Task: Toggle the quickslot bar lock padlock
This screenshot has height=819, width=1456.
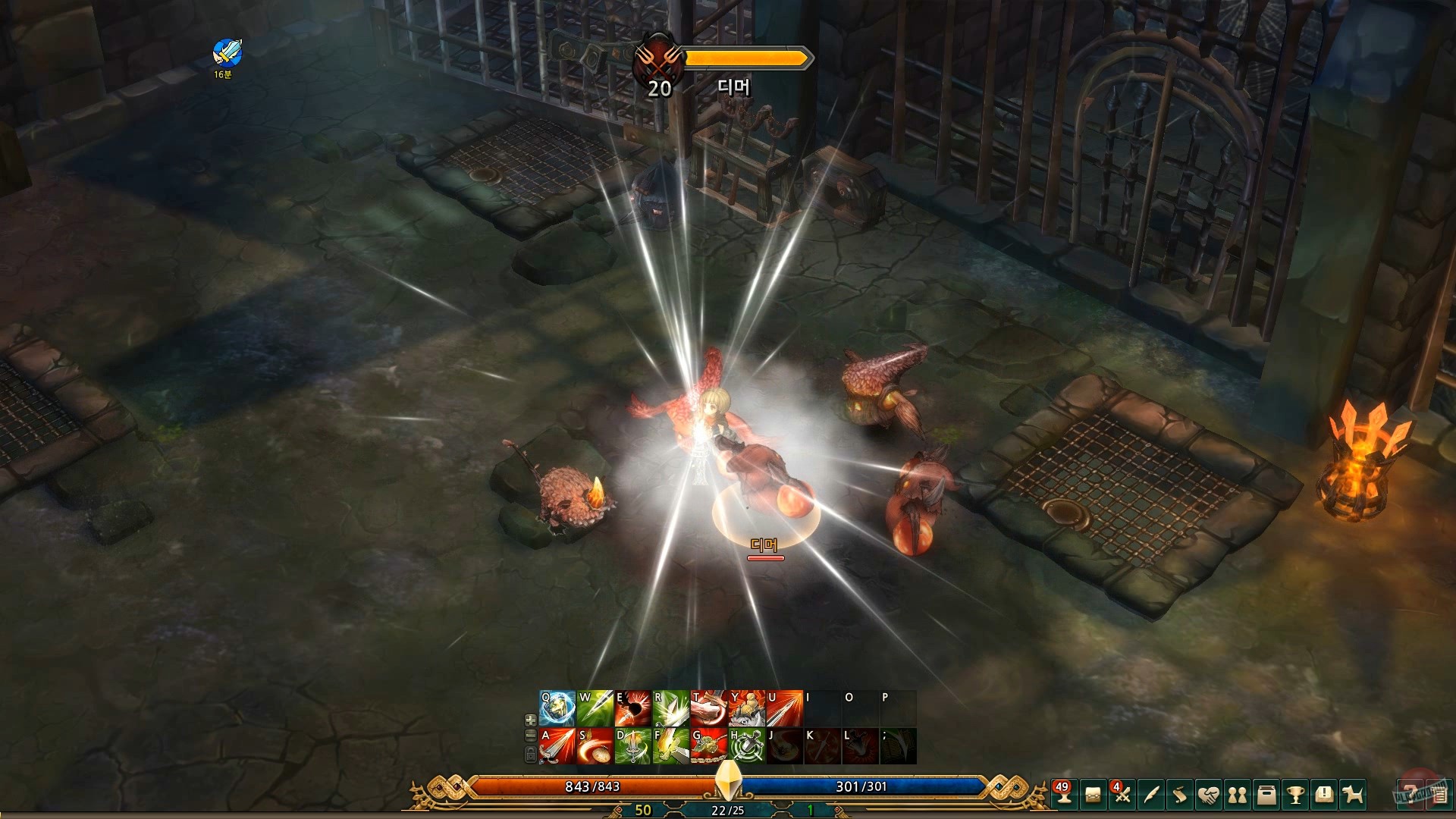Action: 529,753
